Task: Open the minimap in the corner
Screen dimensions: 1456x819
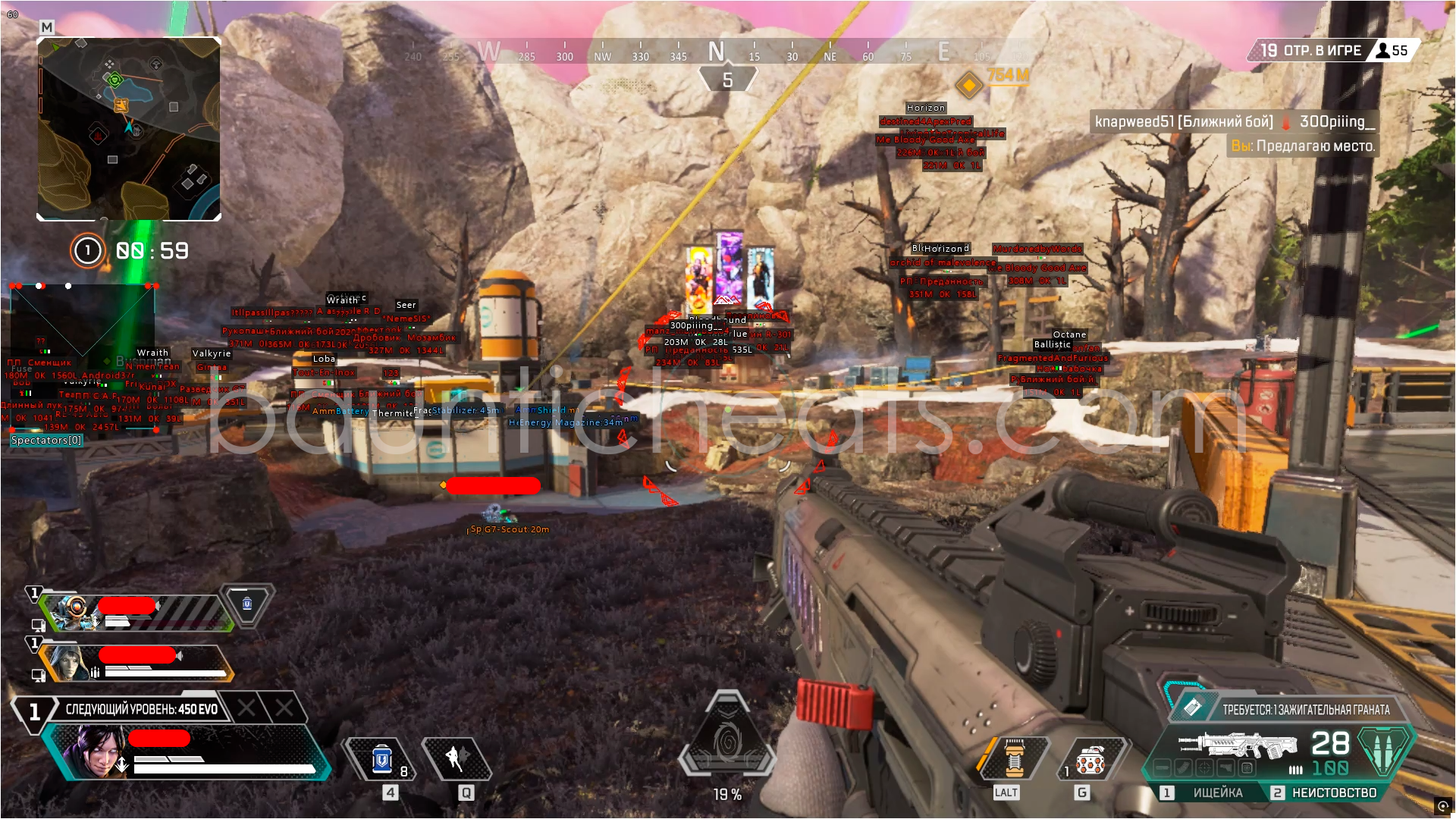Action: 129,129
